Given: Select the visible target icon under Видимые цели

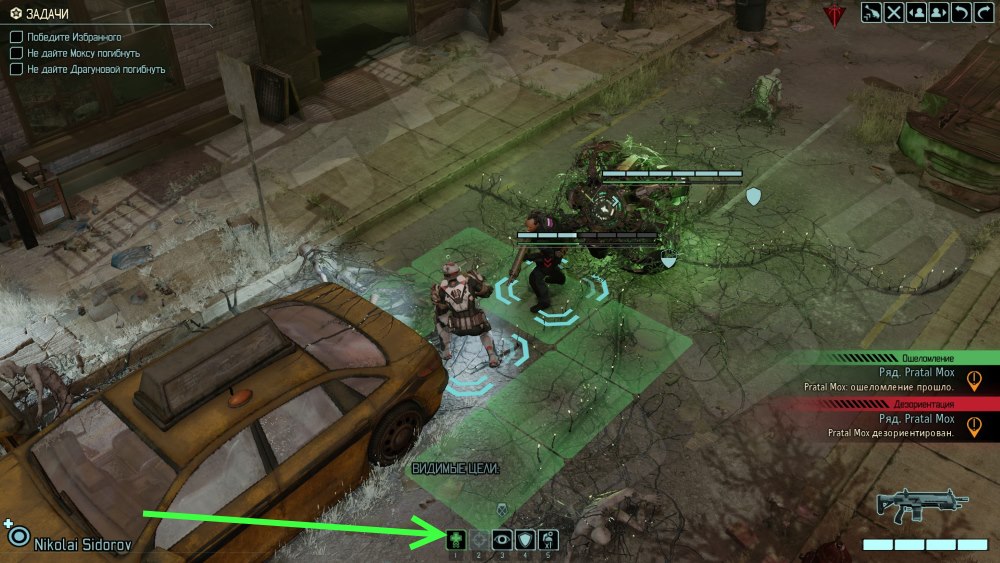Looking at the screenshot, I should [x=502, y=509].
